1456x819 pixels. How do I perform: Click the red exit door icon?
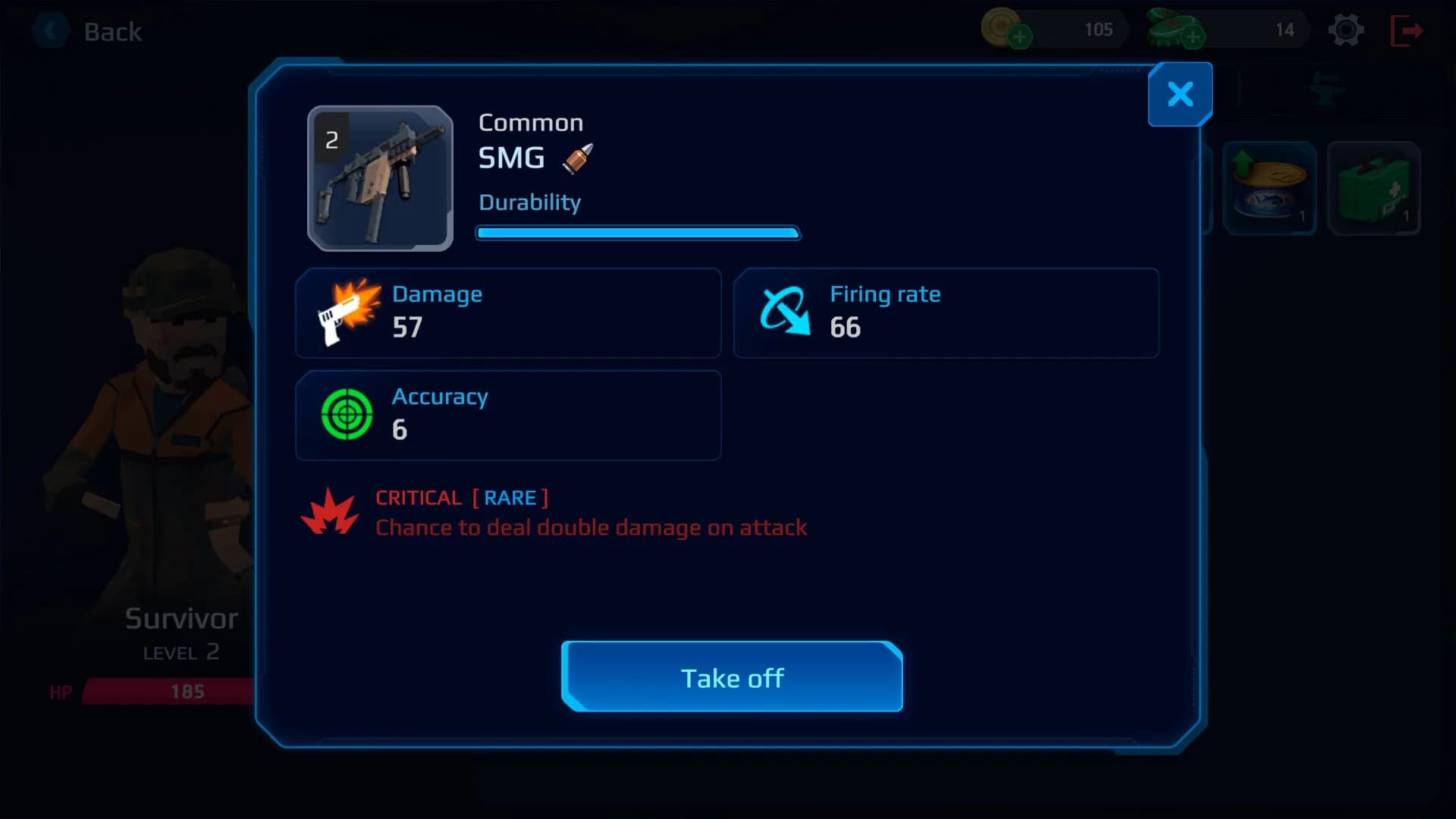pos(1407,30)
